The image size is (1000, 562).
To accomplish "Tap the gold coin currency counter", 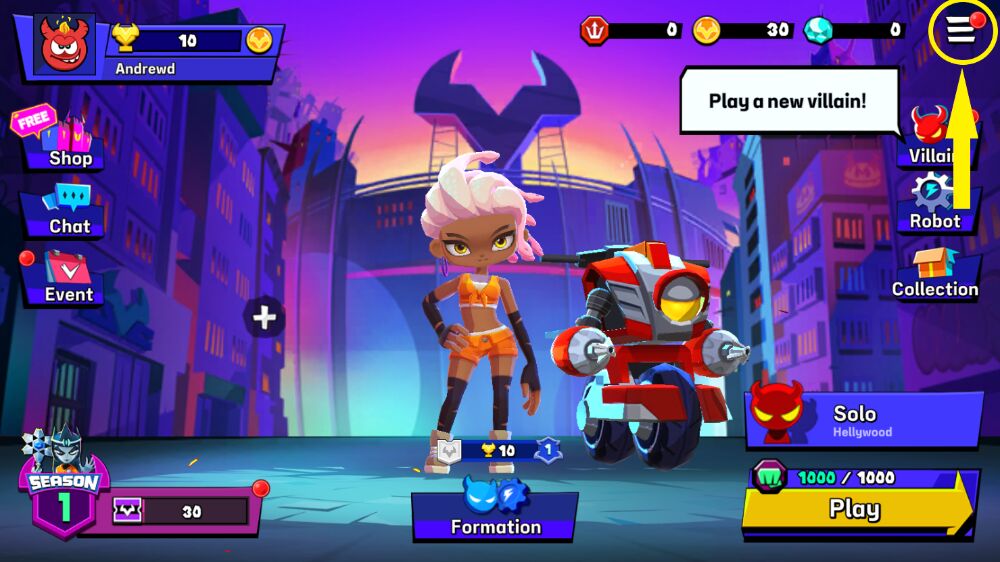I will coord(745,30).
